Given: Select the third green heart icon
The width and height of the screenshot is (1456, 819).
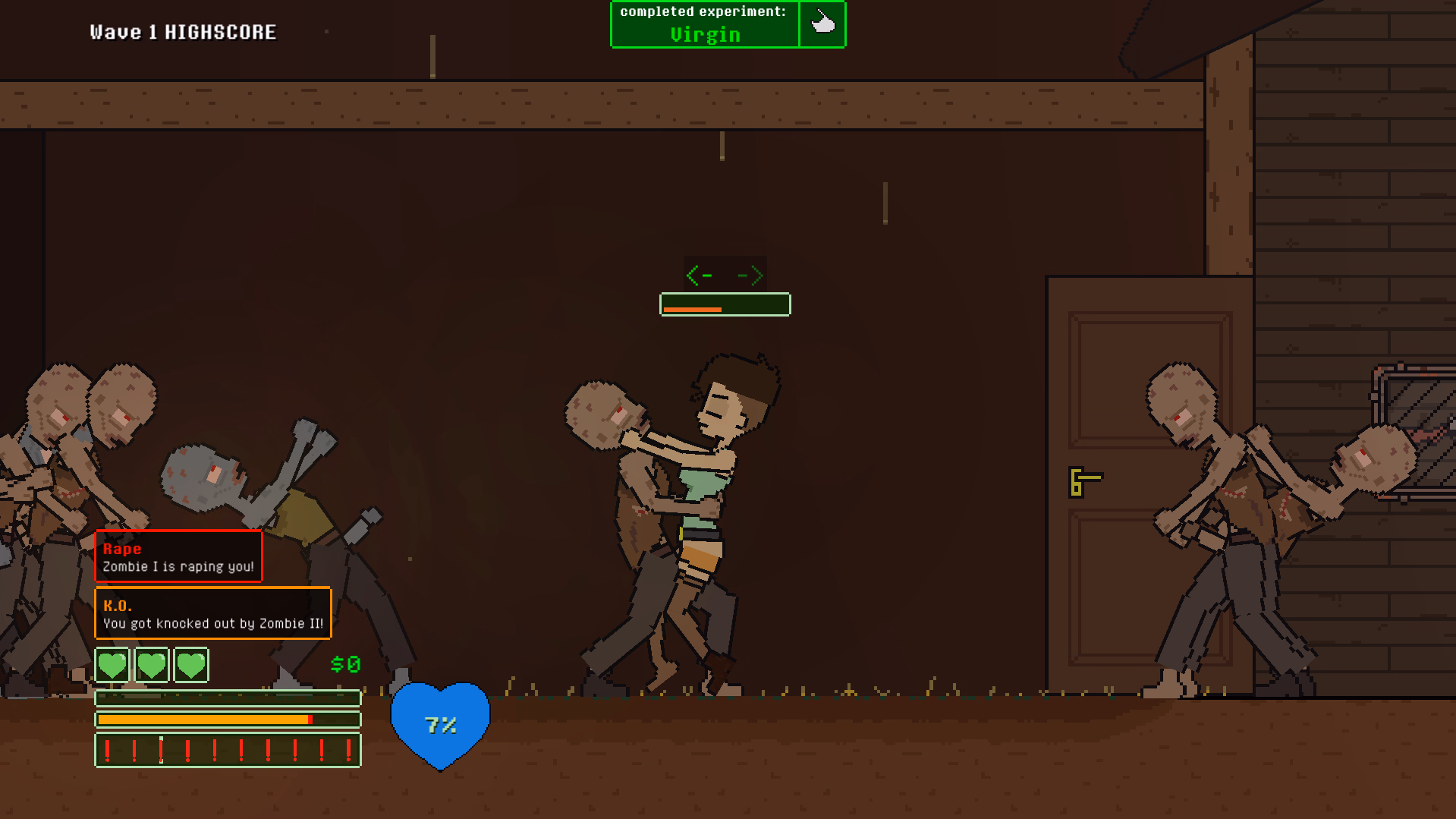Looking at the screenshot, I should coord(190,664).
